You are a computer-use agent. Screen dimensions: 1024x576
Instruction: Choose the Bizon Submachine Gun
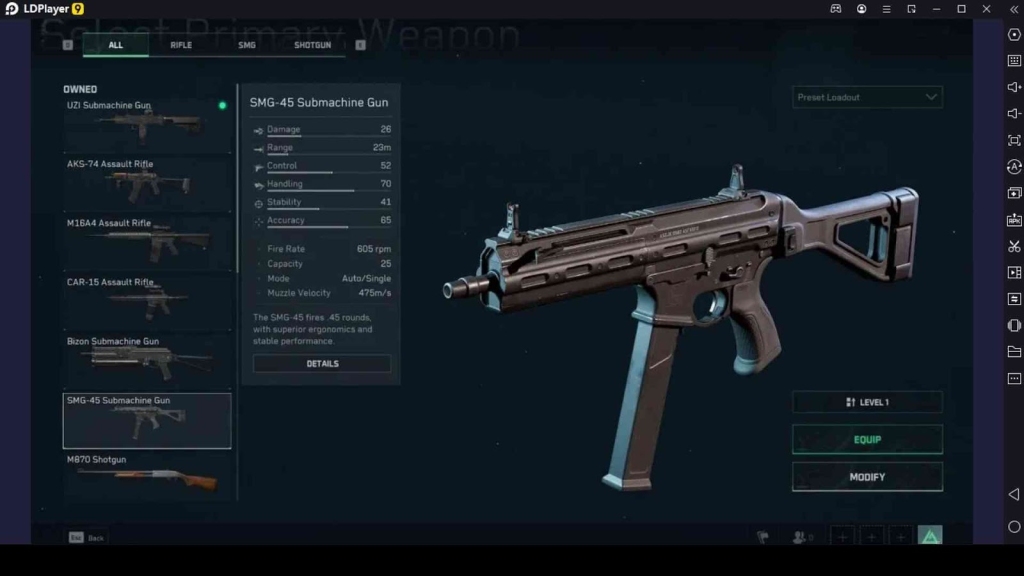(x=147, y=361)
